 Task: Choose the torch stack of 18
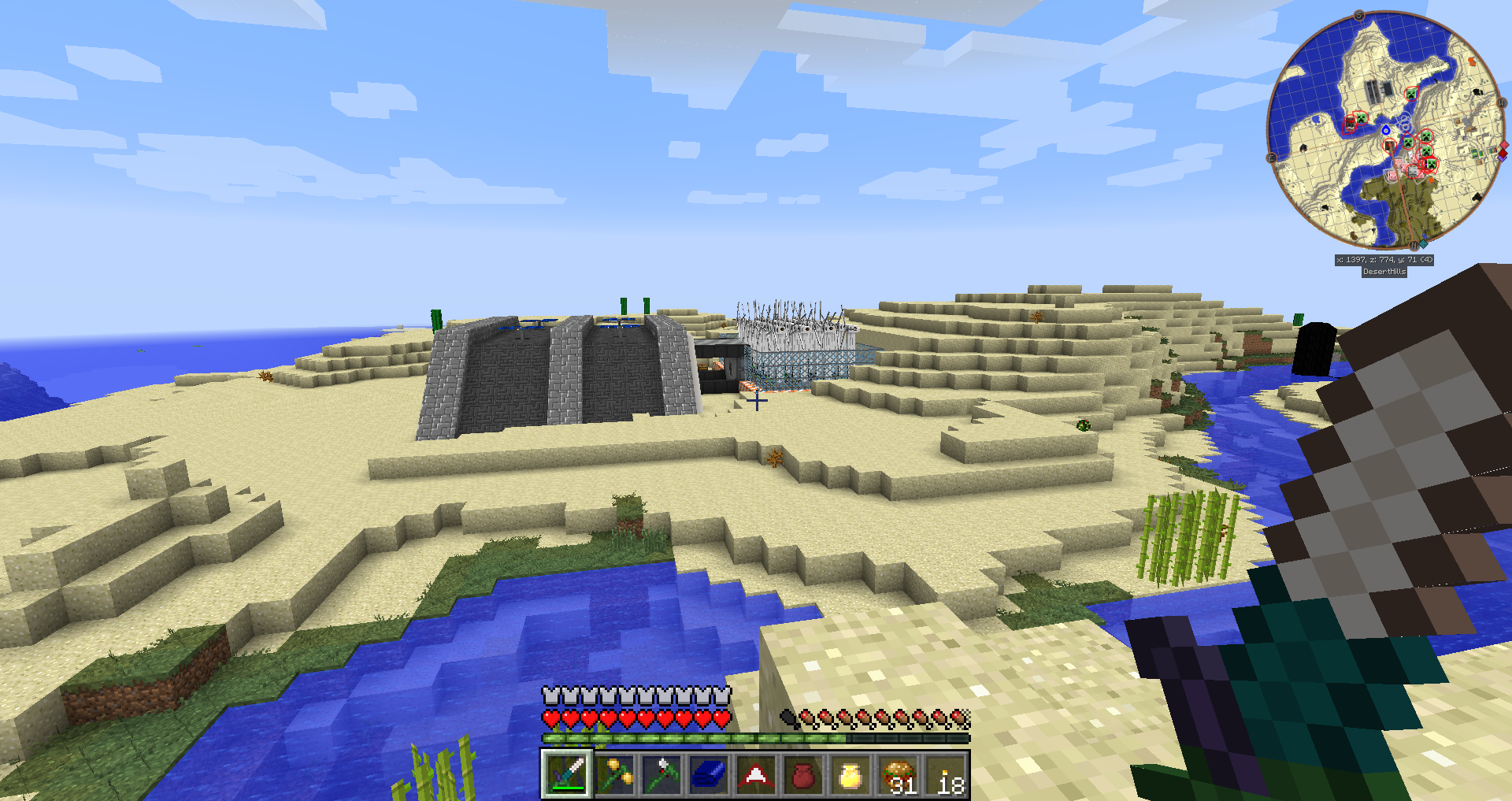pos(945,774)
